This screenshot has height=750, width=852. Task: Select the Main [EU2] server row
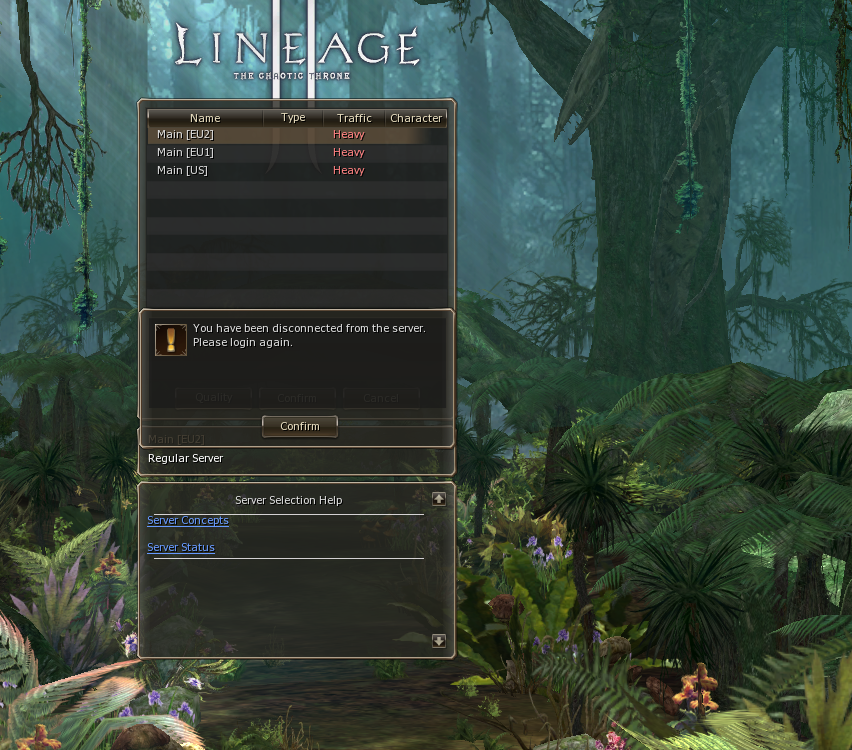(x=186, y=135)
